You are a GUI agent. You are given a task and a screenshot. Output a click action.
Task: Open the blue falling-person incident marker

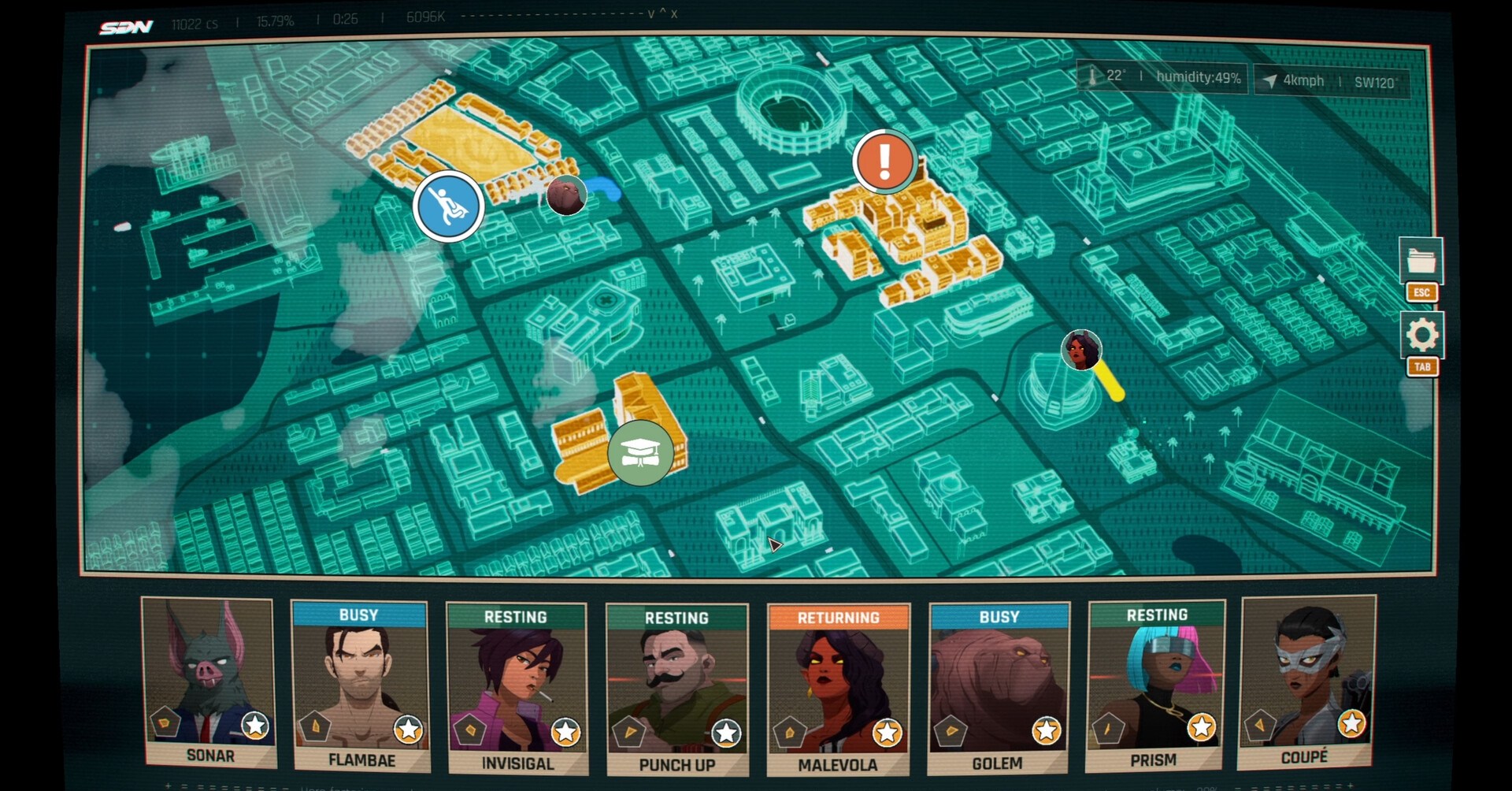click(x=449, y=206)
